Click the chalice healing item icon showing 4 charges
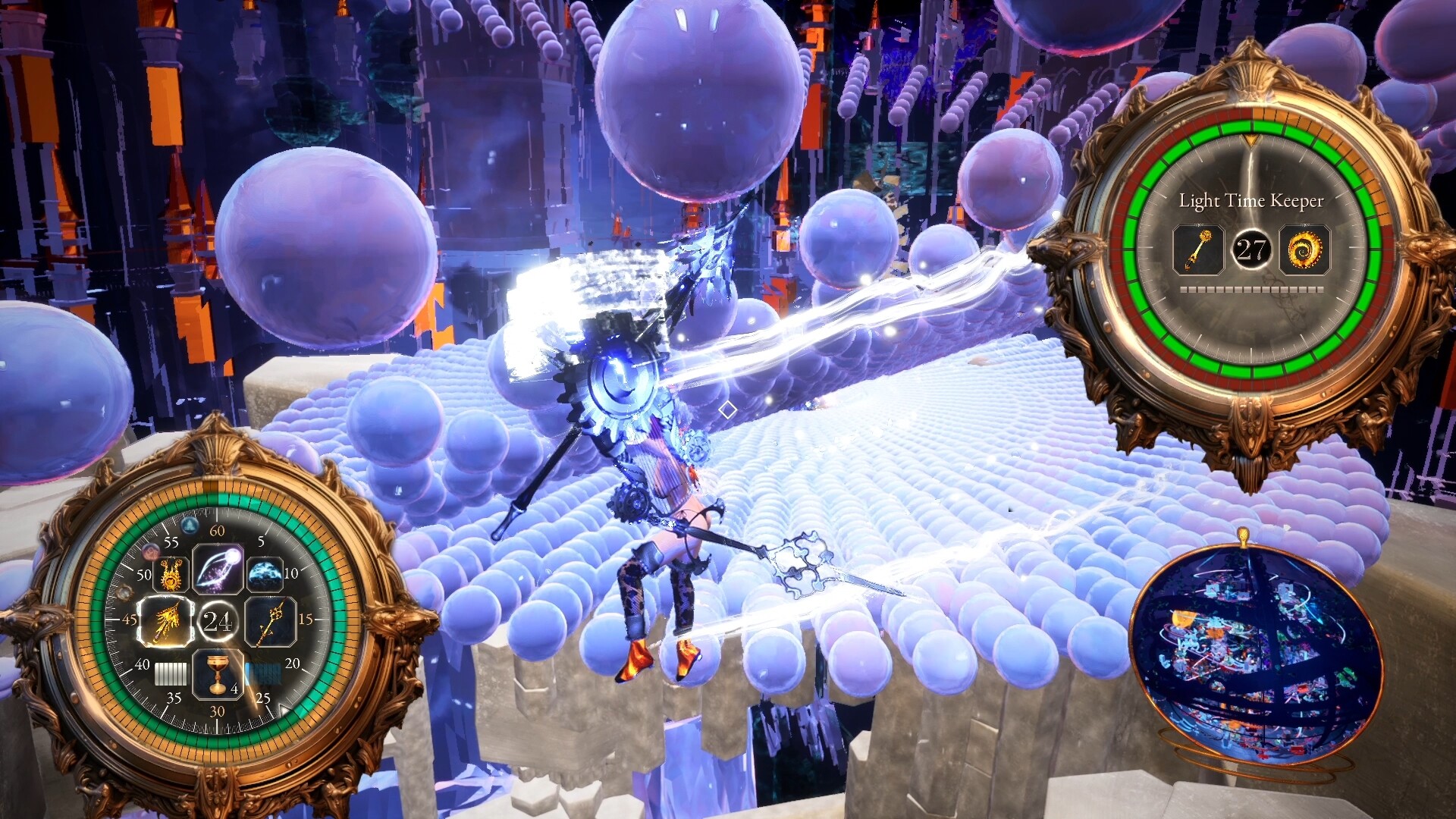1456x819 pixels. [216, 675]
